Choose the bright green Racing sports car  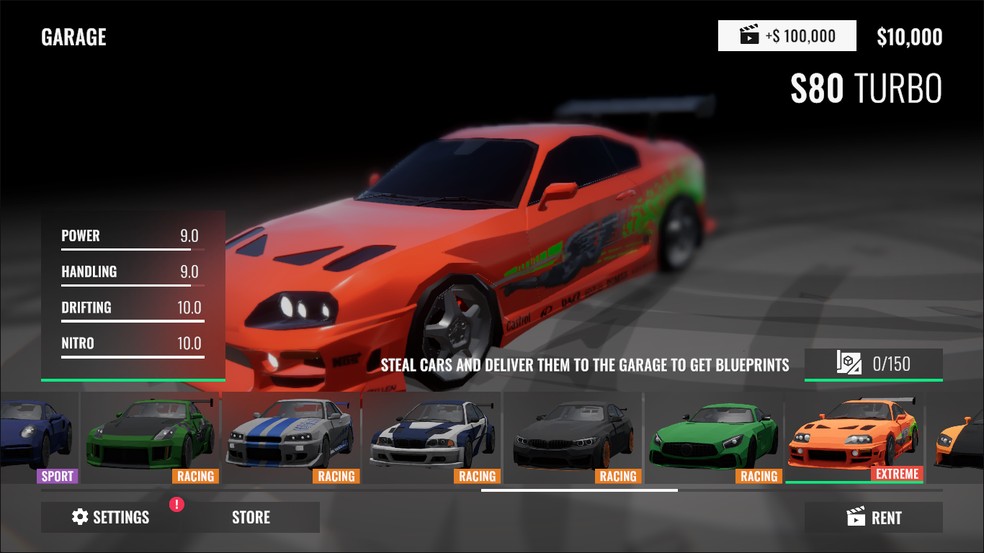(x=713, y=437)
